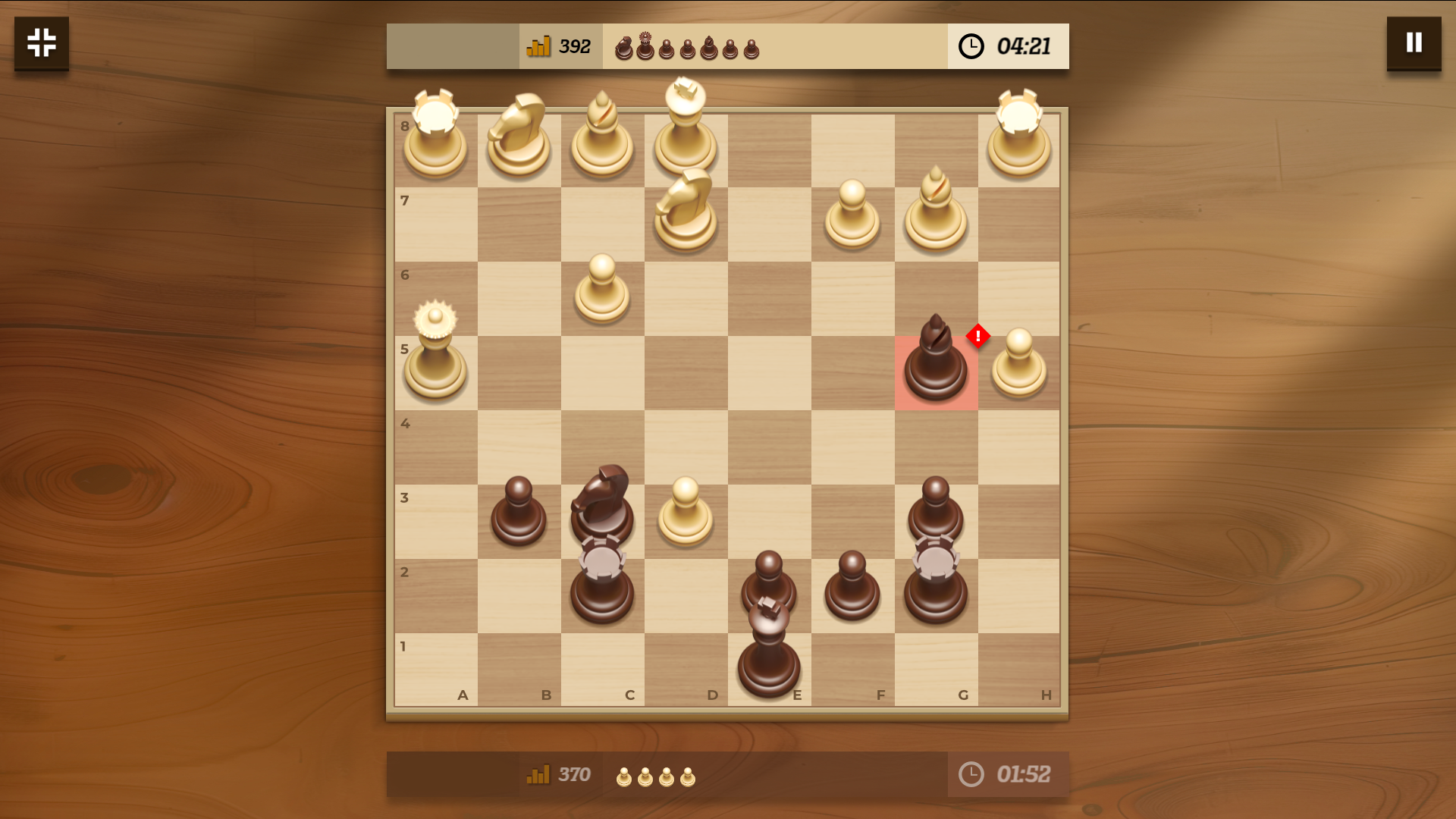Image resolution: width=1456 pixels, height=819 pixels.
Task: Click the rating bars icon next to 370
Action: pos(538,775)
